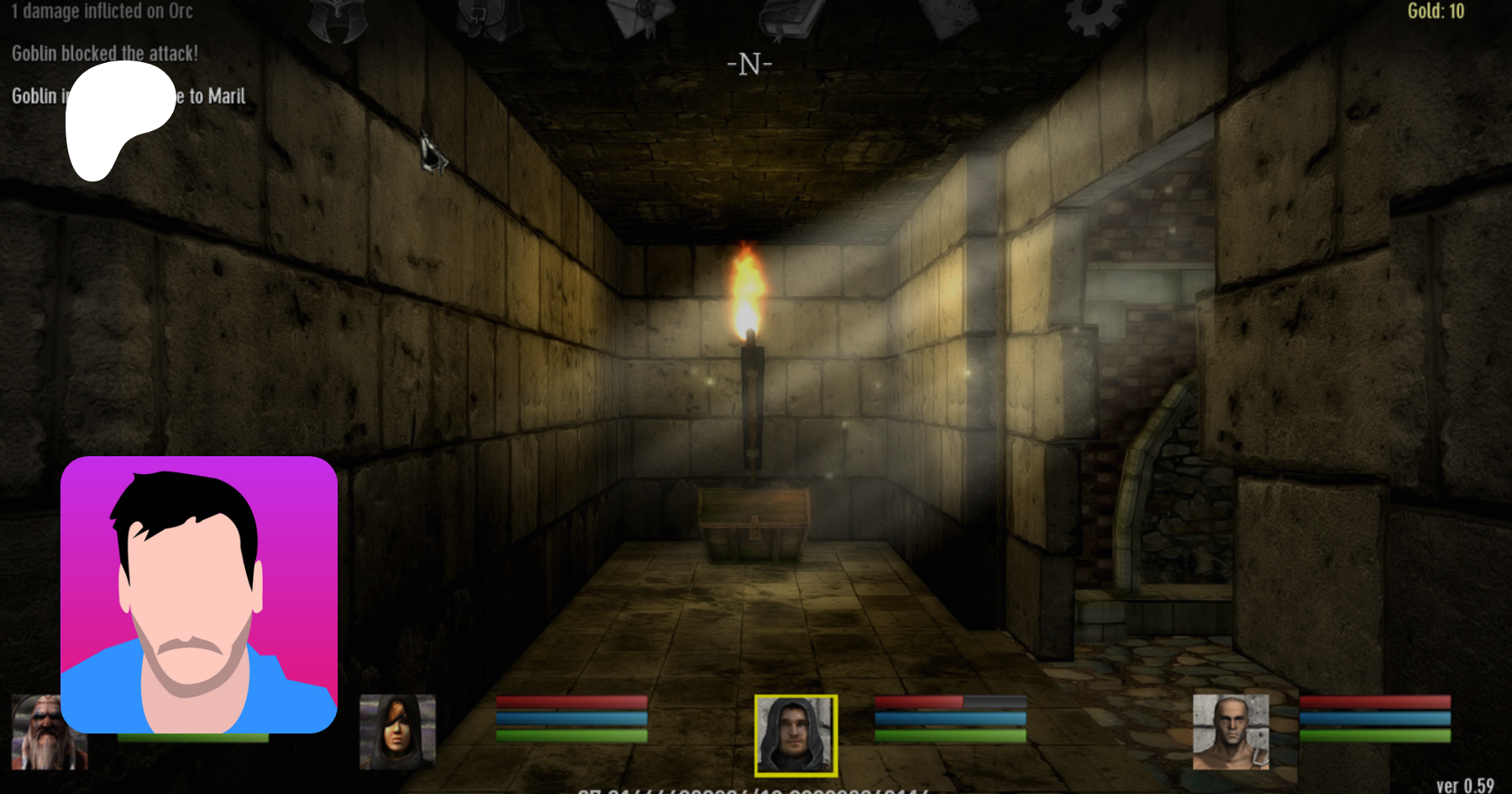This screenshot has height=794, width=1512.
Task: Open the helmet character equipment icon
Action: click(x=338, y=20)
